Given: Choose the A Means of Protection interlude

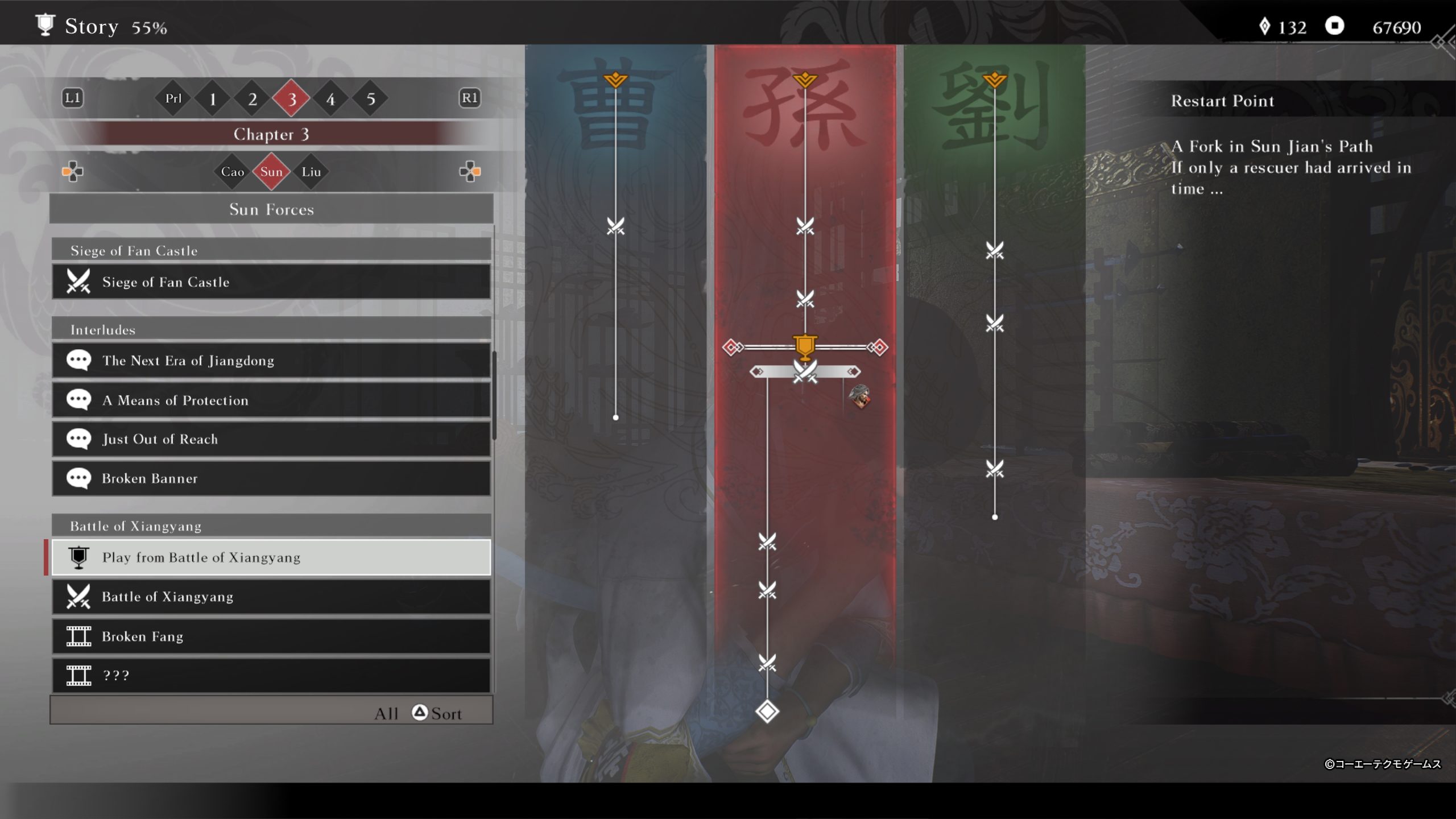Looking at the screenshot, I should click(x=271, y=400).
